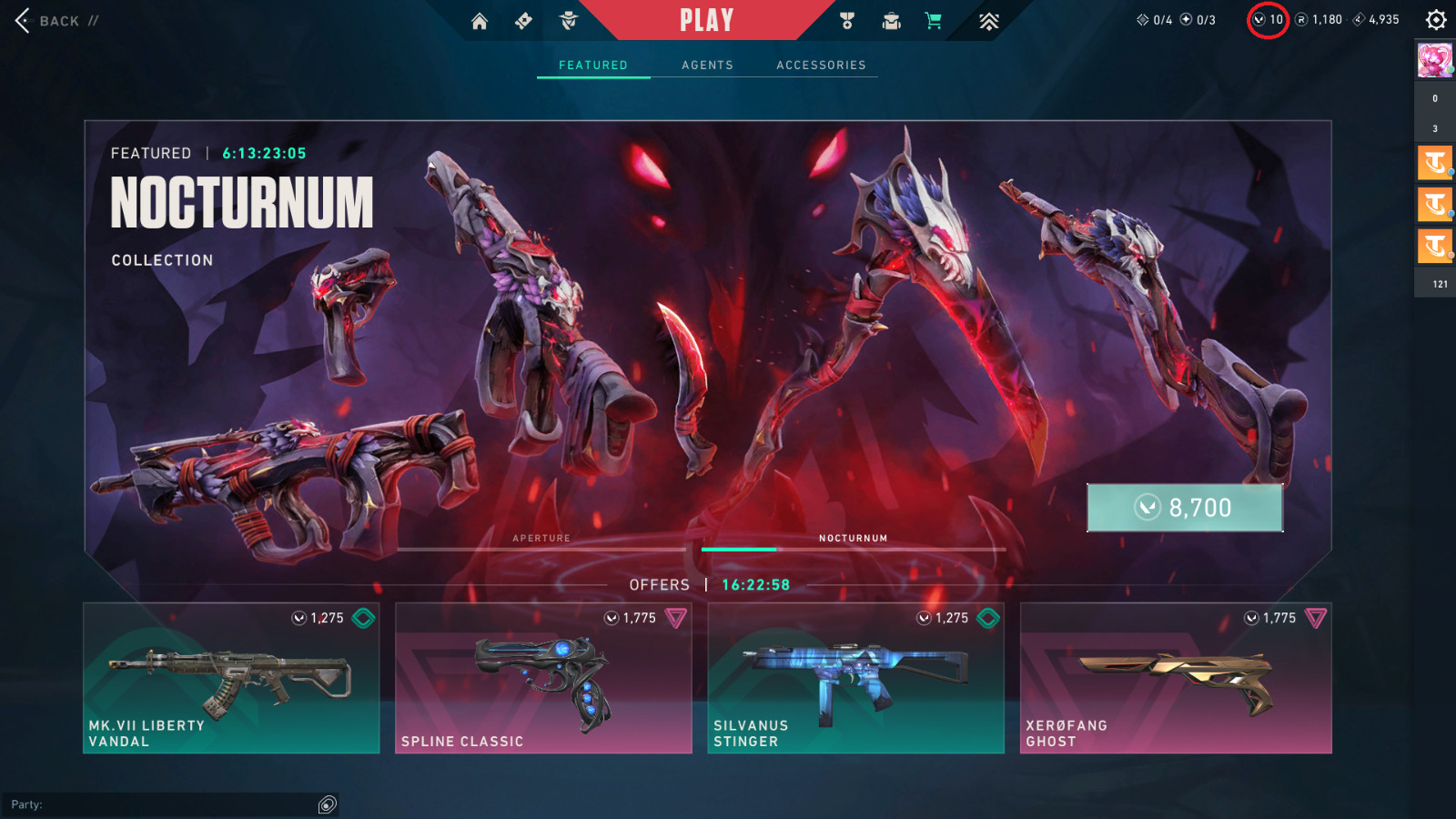Open the shopping cart store icon

[934, 21]
